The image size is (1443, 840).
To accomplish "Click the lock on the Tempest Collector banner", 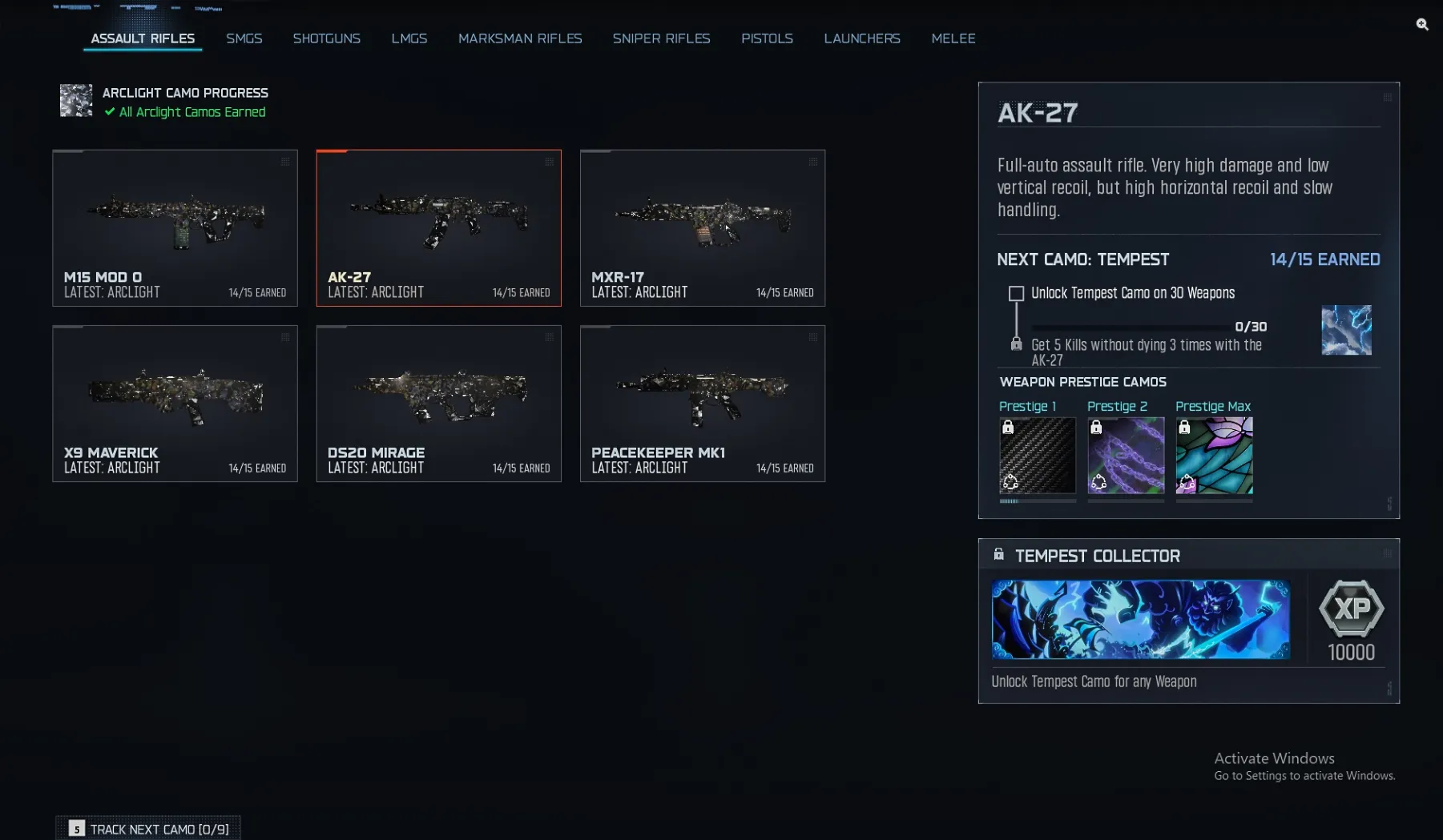I will click(x=999, y=553).
